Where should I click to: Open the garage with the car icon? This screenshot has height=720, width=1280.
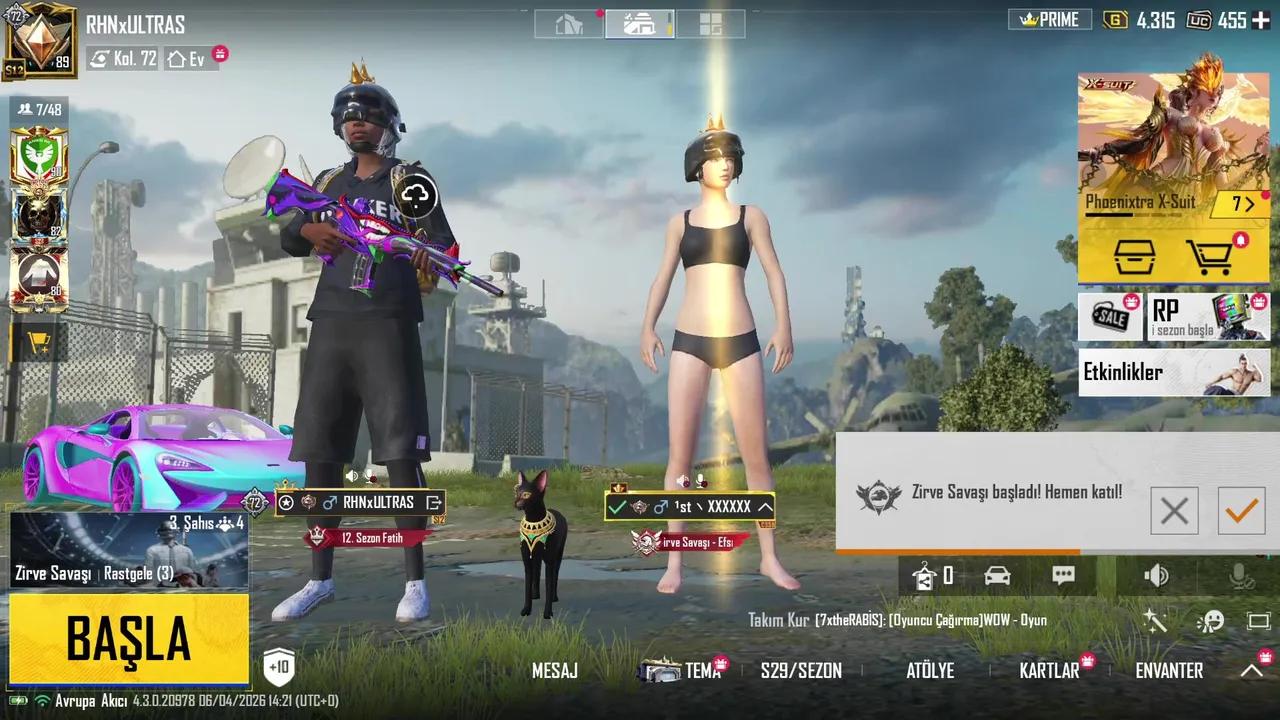tap(996, 576)
